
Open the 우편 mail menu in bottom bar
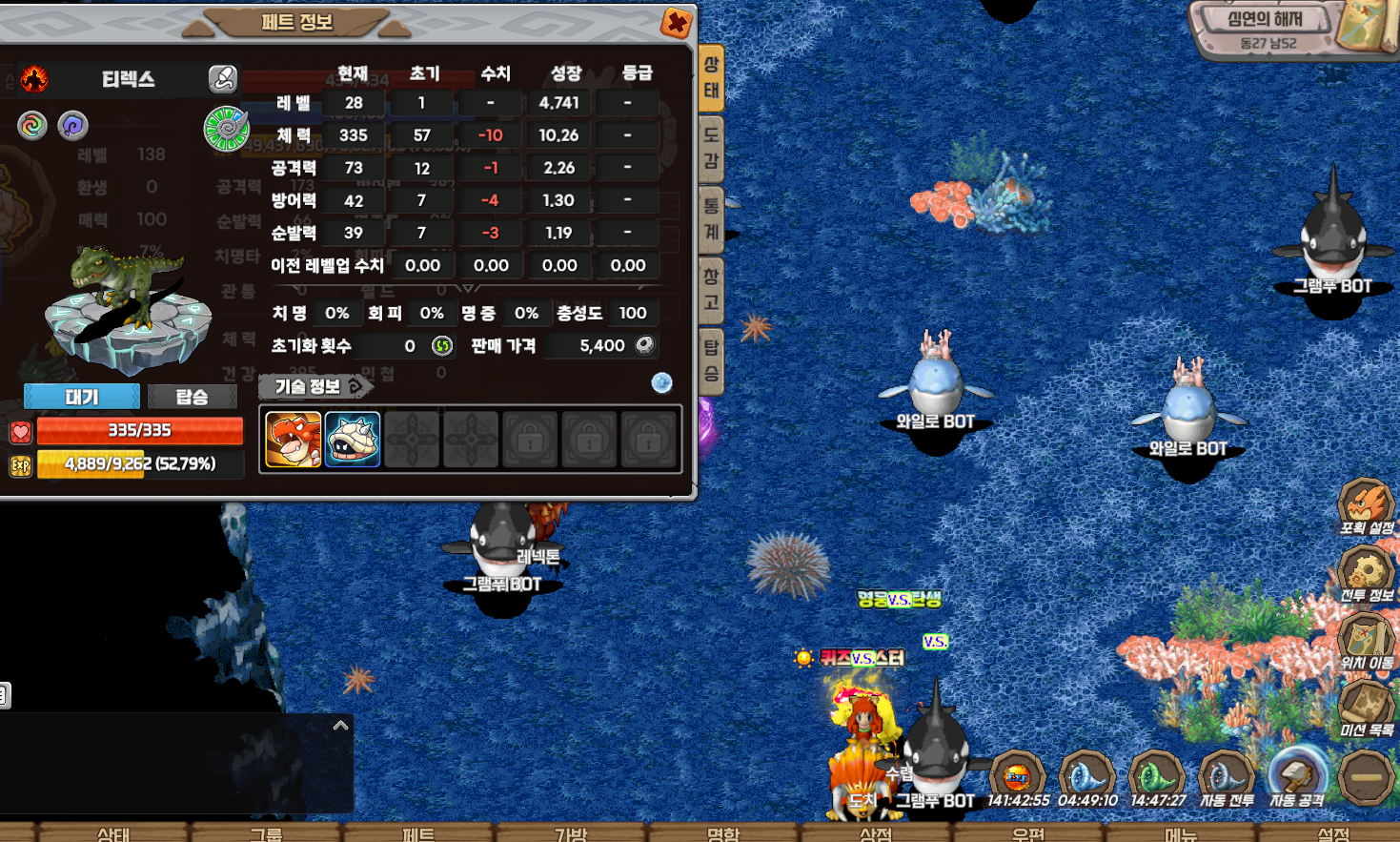tap(1028, 833)
